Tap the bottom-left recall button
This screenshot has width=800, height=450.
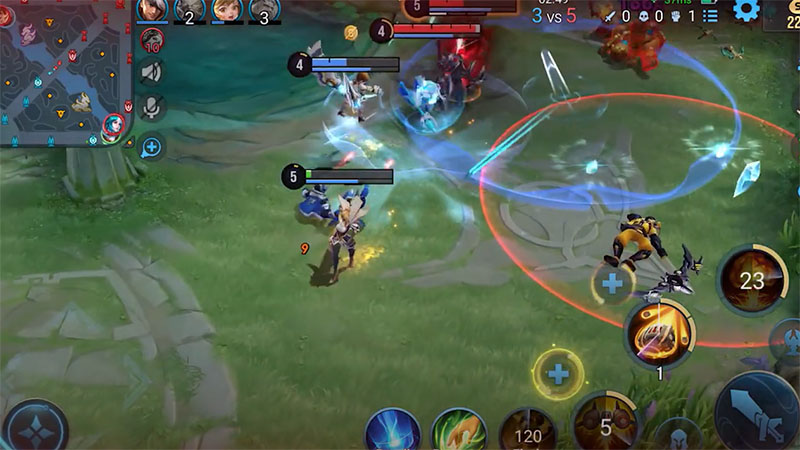[35, 427]
